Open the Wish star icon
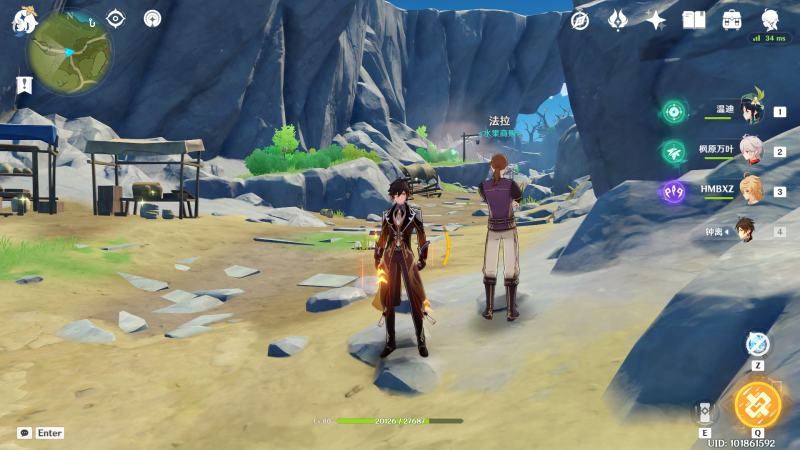The width and height of the screenshot is (800, 450). (656, 20)
